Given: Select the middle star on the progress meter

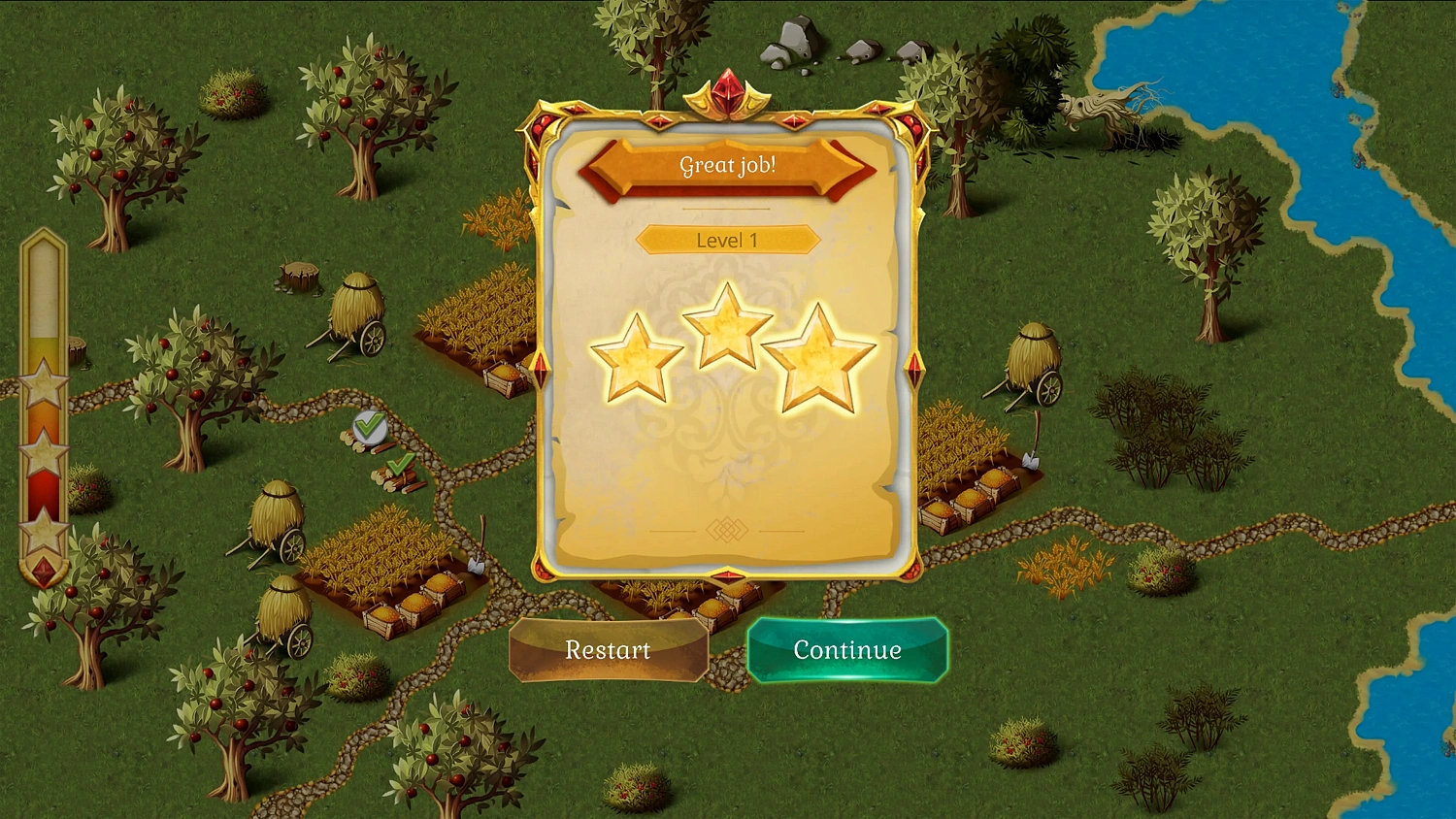Looking at the screenshot, I should tap(43, 452).
